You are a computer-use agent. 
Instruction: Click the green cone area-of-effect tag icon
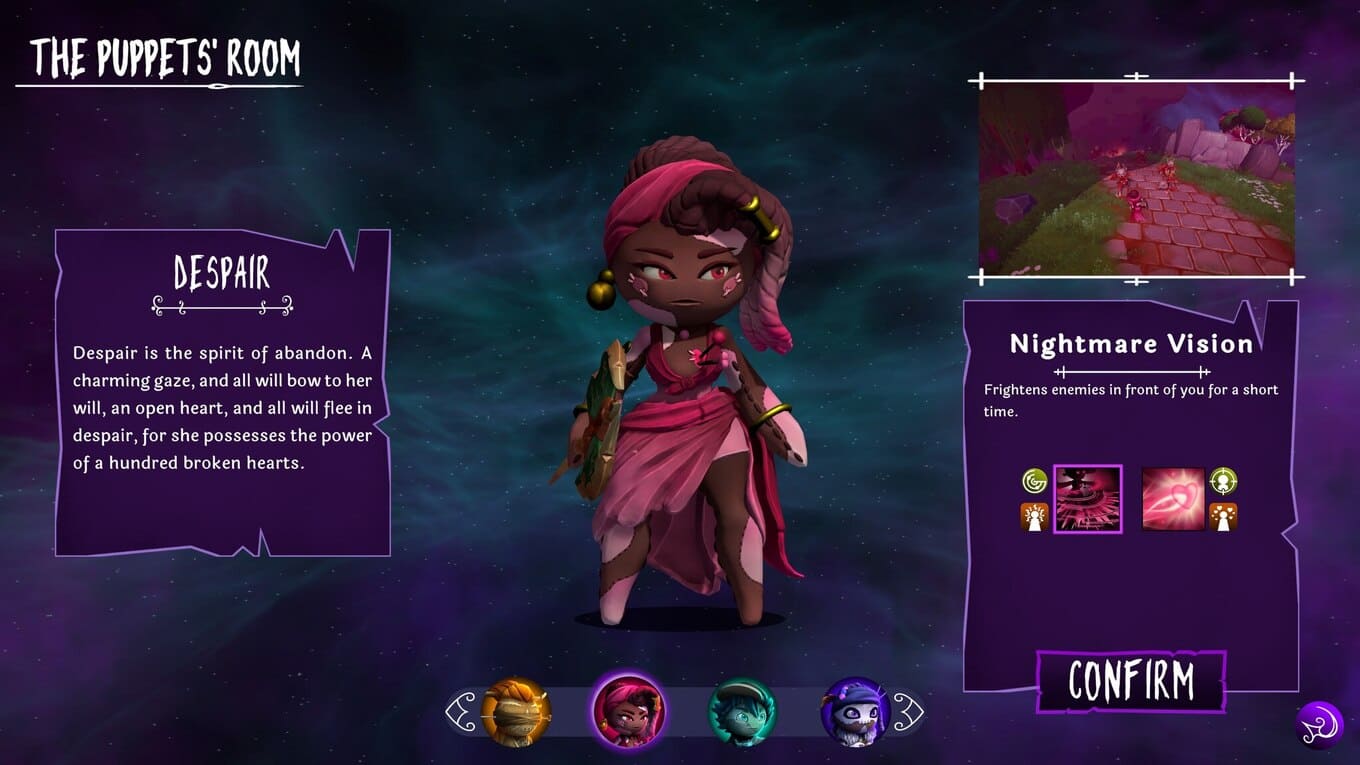(1034, 482)
